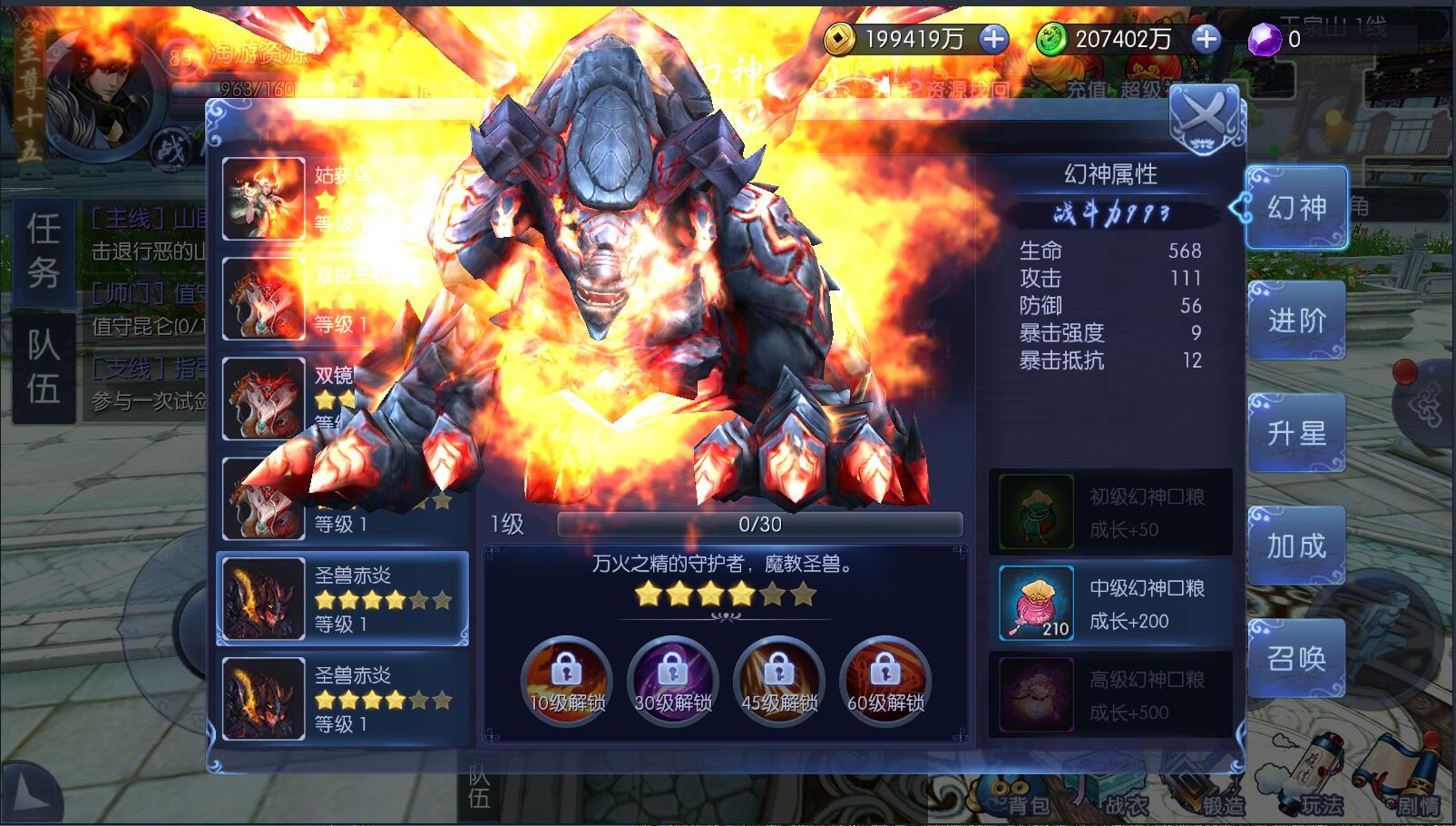Open the 队伍 side tab under 任务
Screen dimensions: 1456x826
44,367
